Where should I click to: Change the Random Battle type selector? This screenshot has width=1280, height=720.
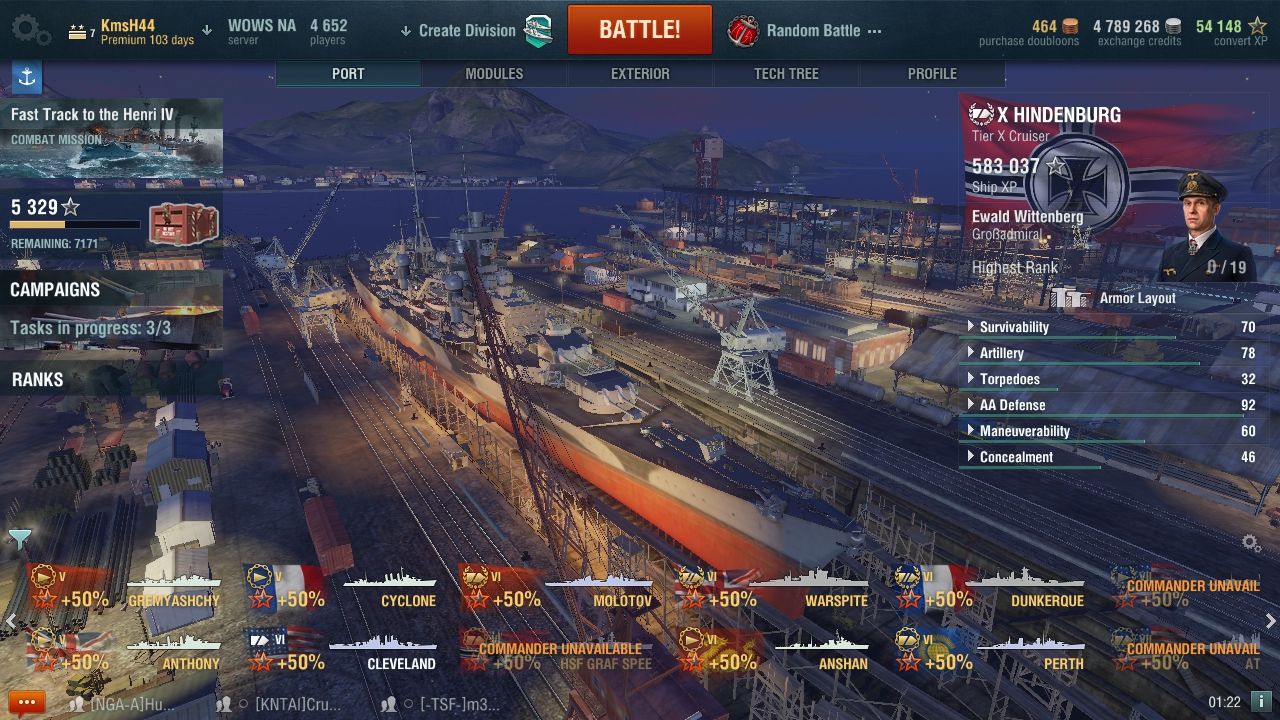click(x=812, y=30)
